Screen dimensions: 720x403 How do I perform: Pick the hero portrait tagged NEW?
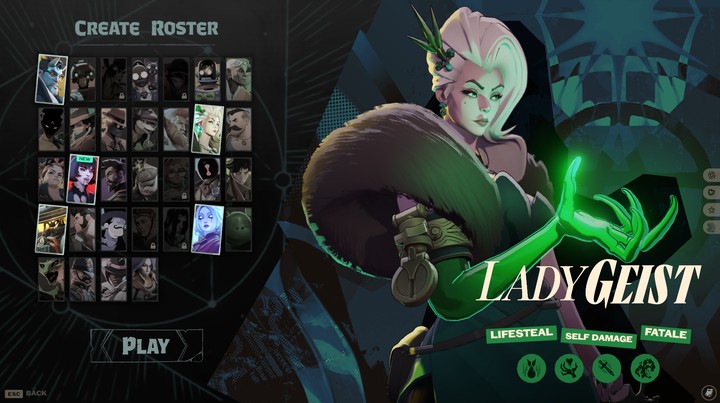click(82, 180)
